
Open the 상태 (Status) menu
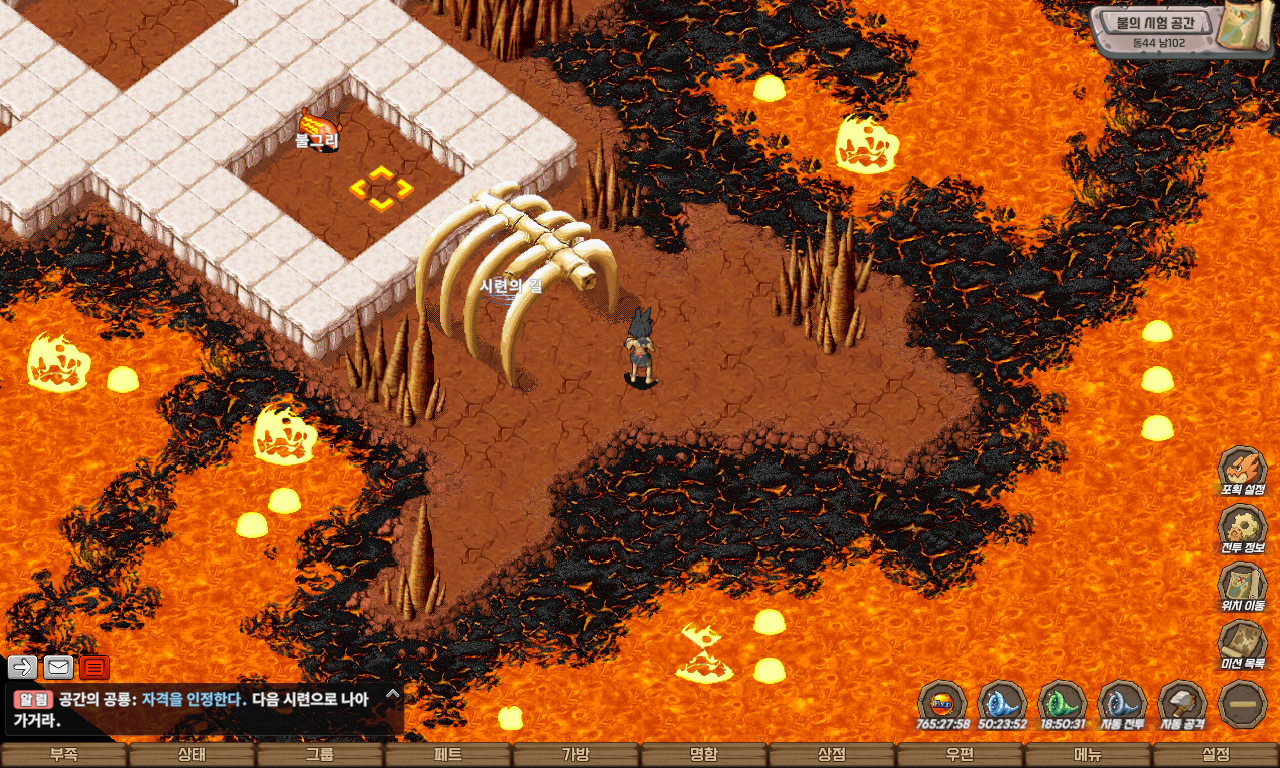[192, 756]
